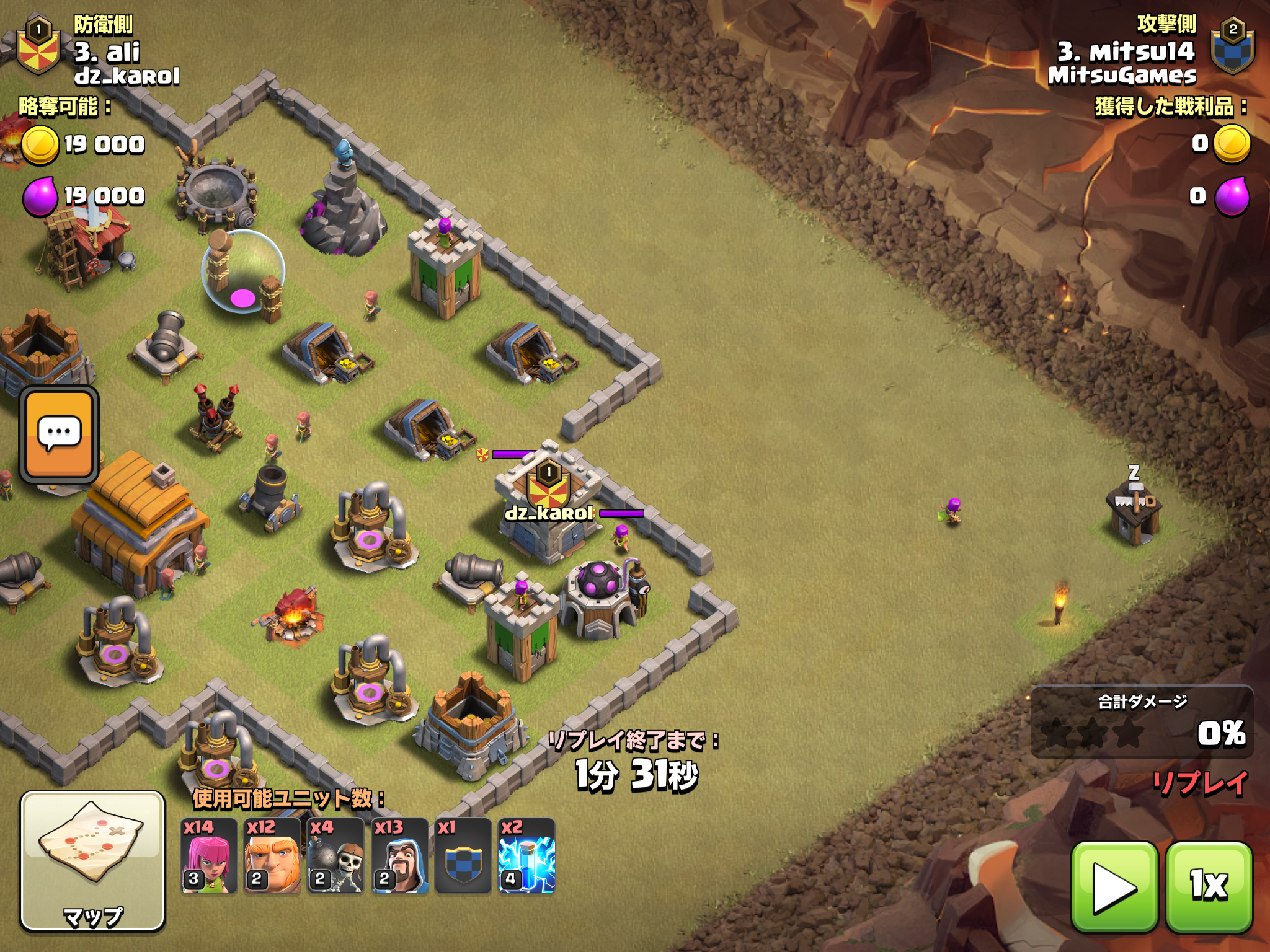The image size is (1270, 952).
Task: Choose the Wall Breaker troop slot
Action: (335, 856)
